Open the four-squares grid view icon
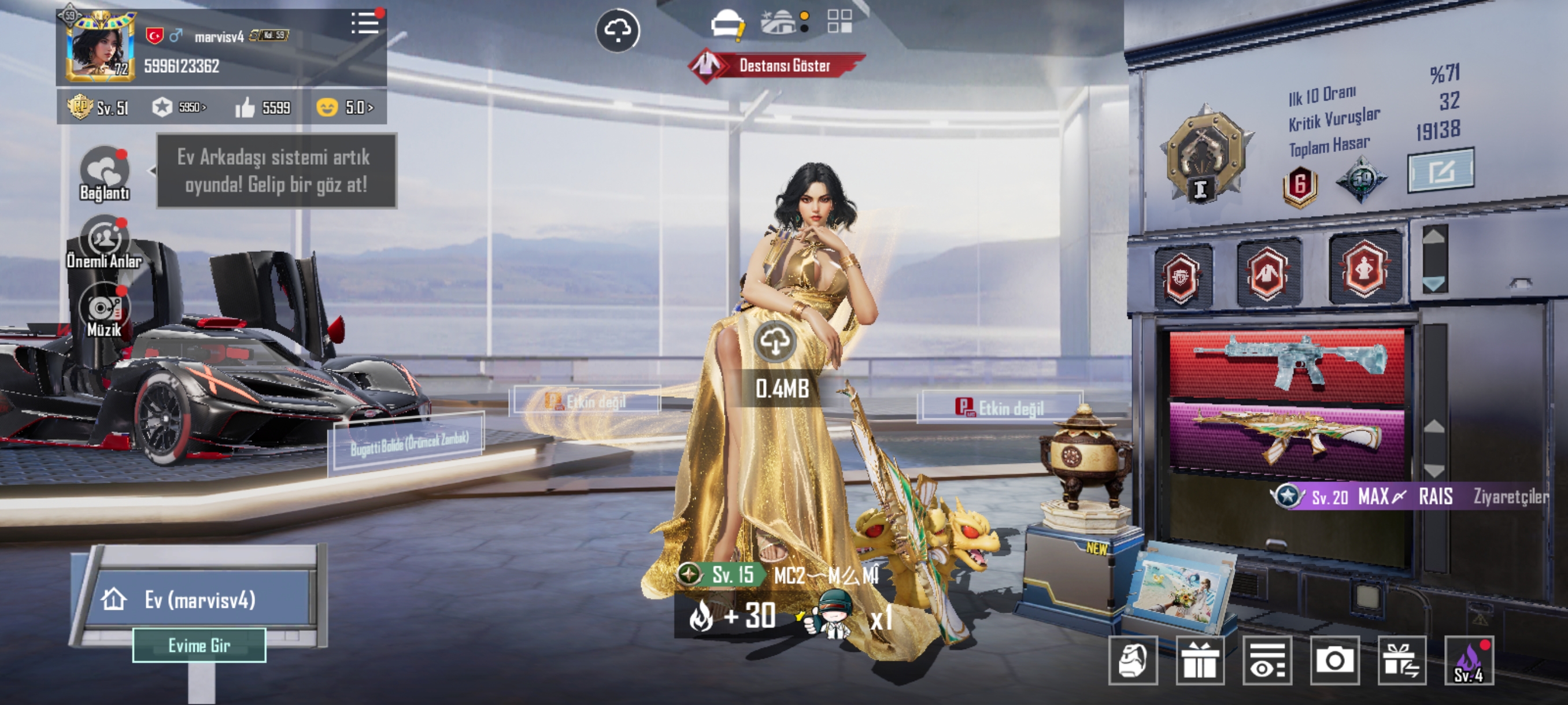Image resolution: width=1568 pixels, height=705 pixels. pyautogui.click(x=840, y=21)
